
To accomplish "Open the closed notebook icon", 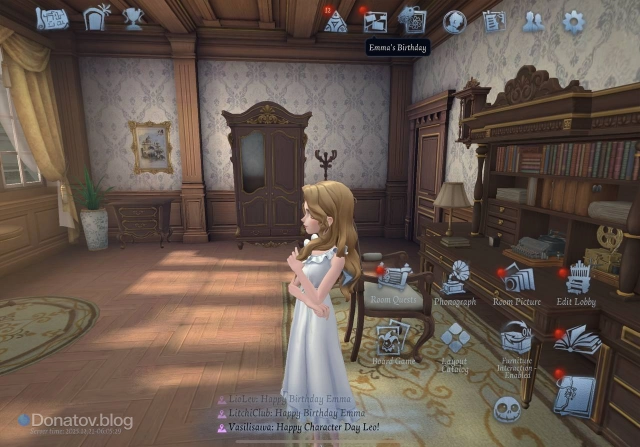I will [x=575, y=393].
